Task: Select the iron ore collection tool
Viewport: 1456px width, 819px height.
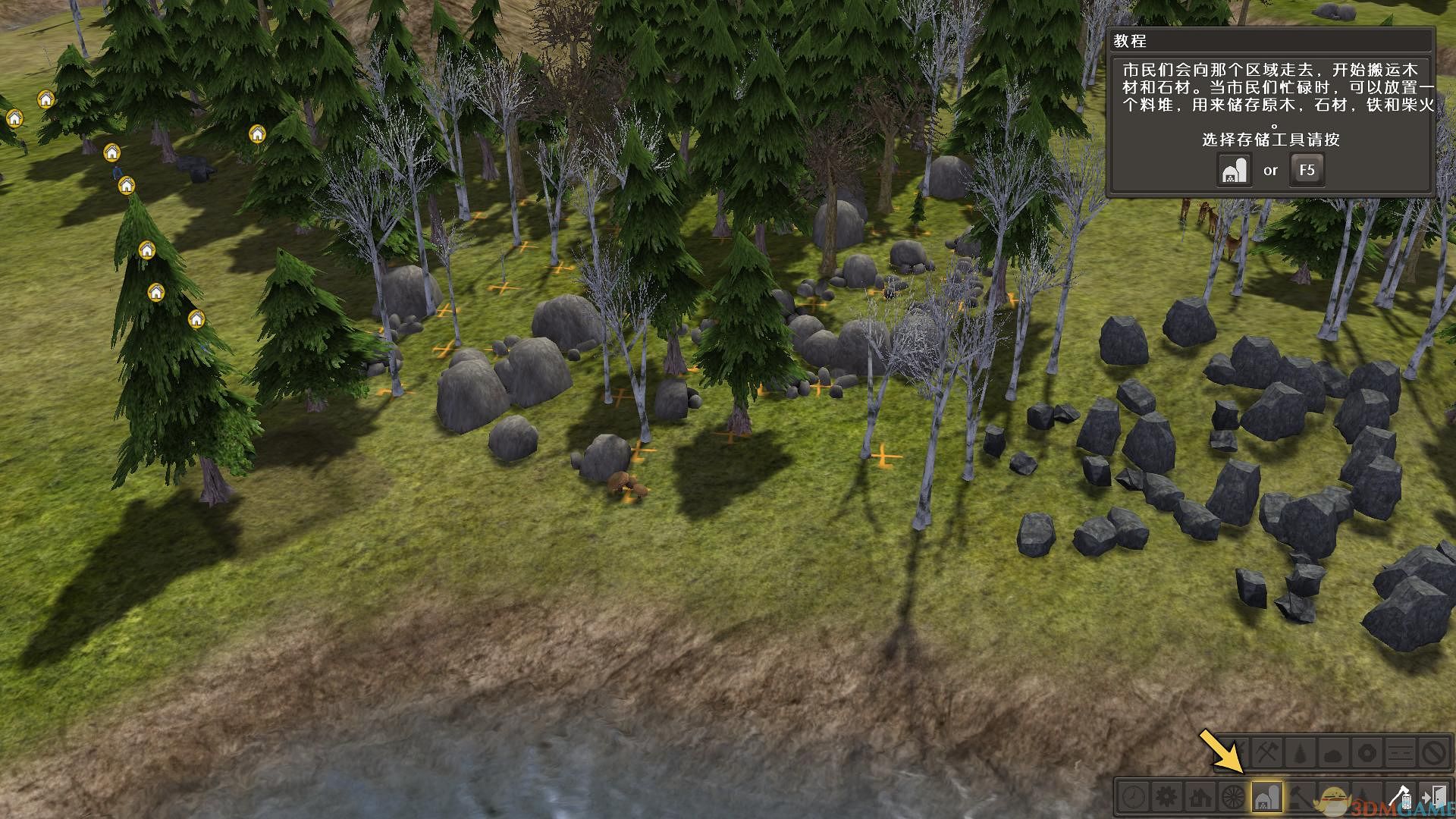Action: click(x=1367, y=754)
